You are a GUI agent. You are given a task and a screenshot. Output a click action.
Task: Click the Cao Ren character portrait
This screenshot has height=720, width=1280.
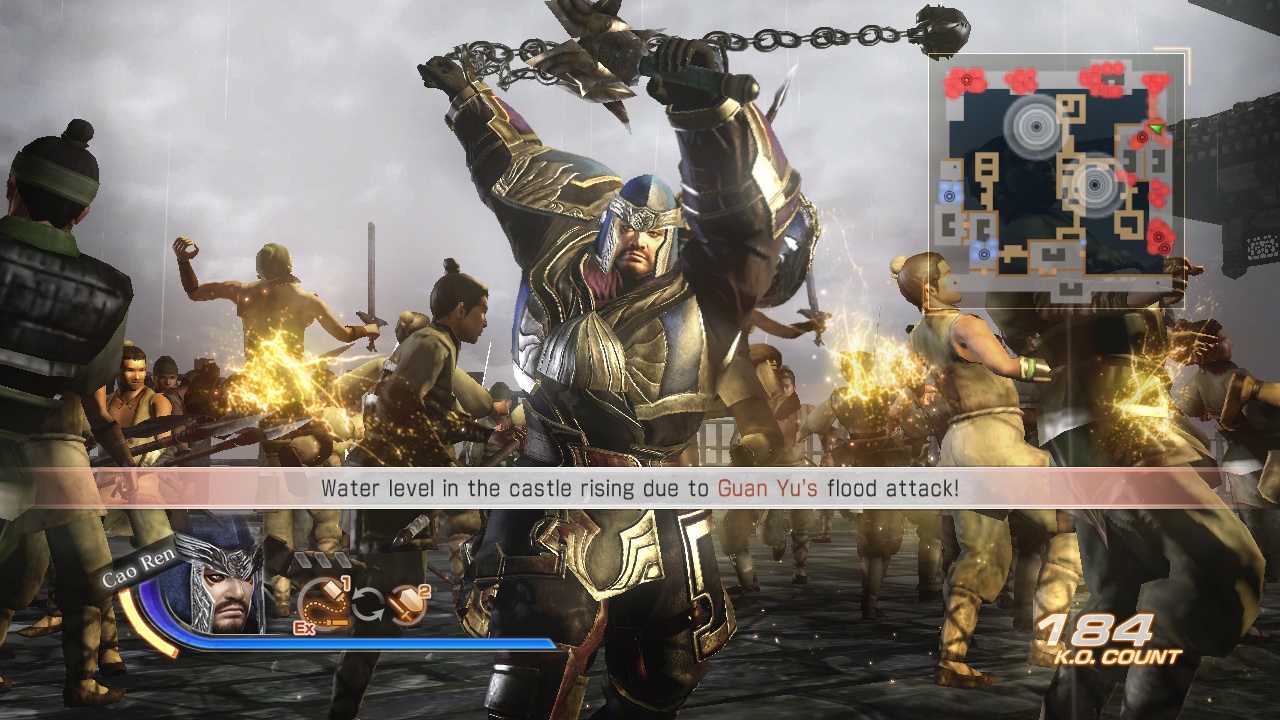(x=219, y=590)
